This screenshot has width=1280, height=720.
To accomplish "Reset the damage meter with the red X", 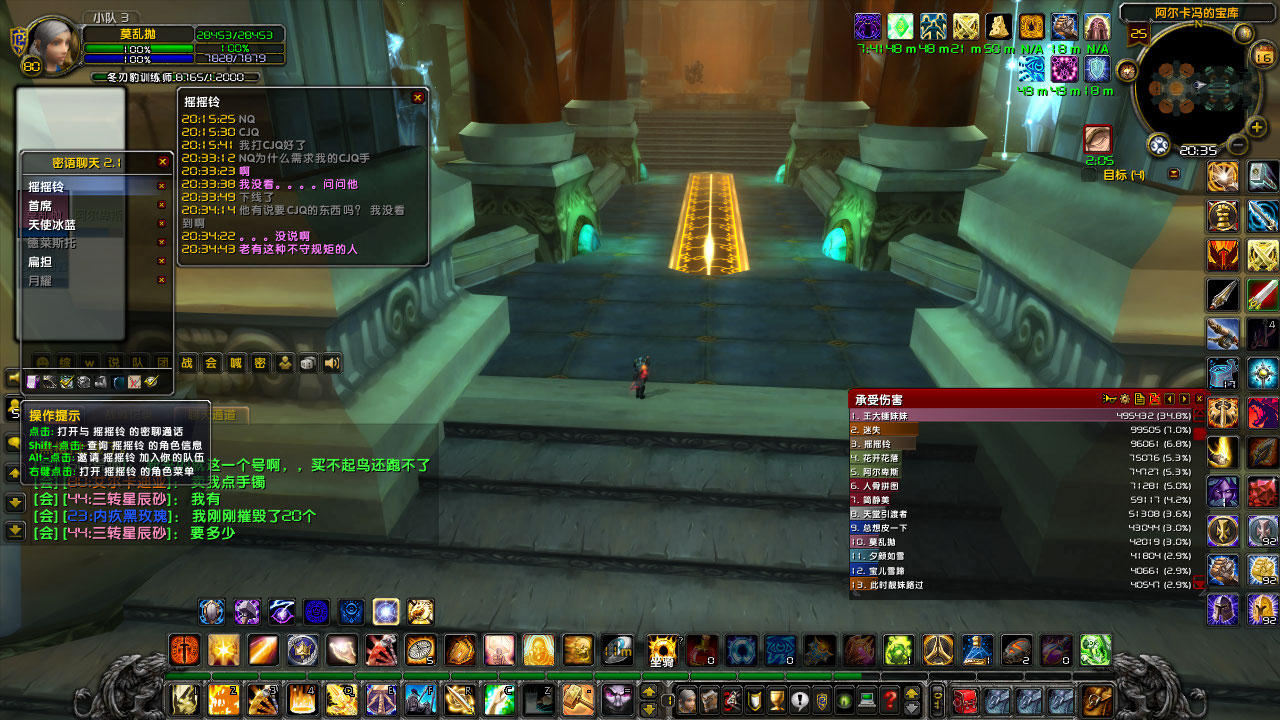I will [1154, 398].
